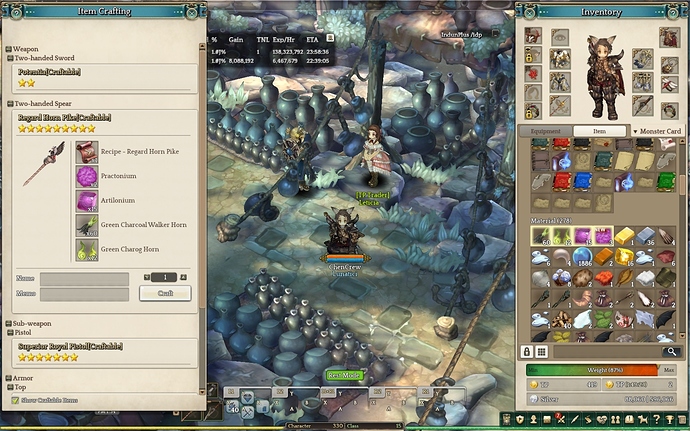Click the Green Charog Horn icon

[86, 249]
